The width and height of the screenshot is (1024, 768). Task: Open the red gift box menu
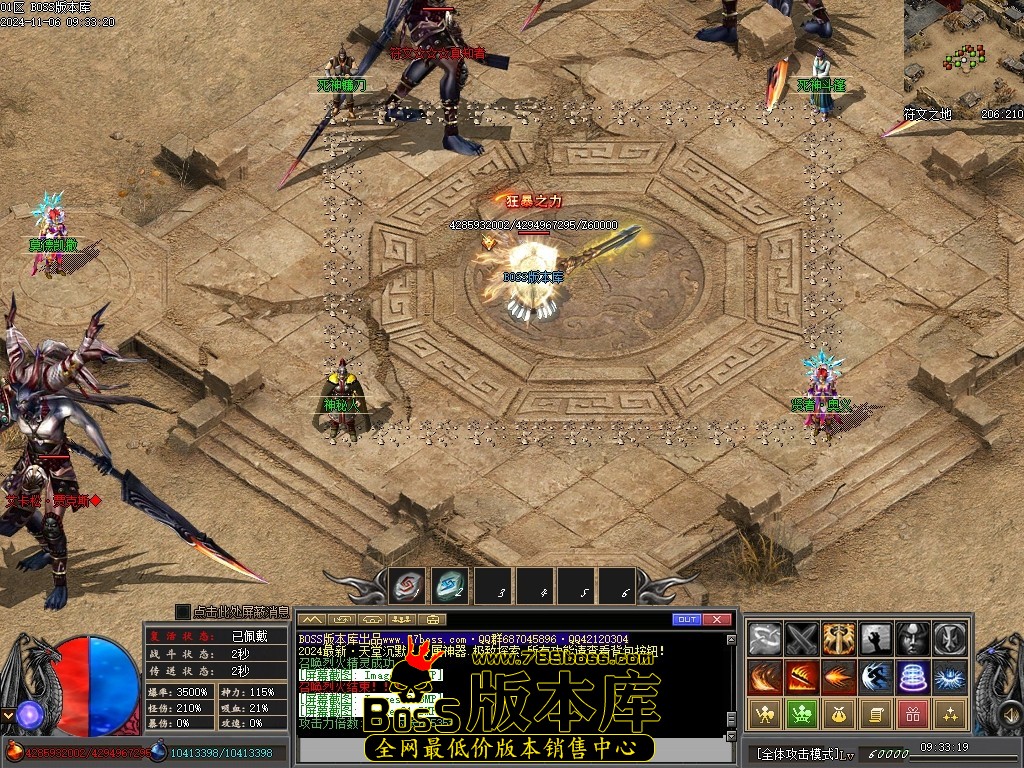click(913, 714)
